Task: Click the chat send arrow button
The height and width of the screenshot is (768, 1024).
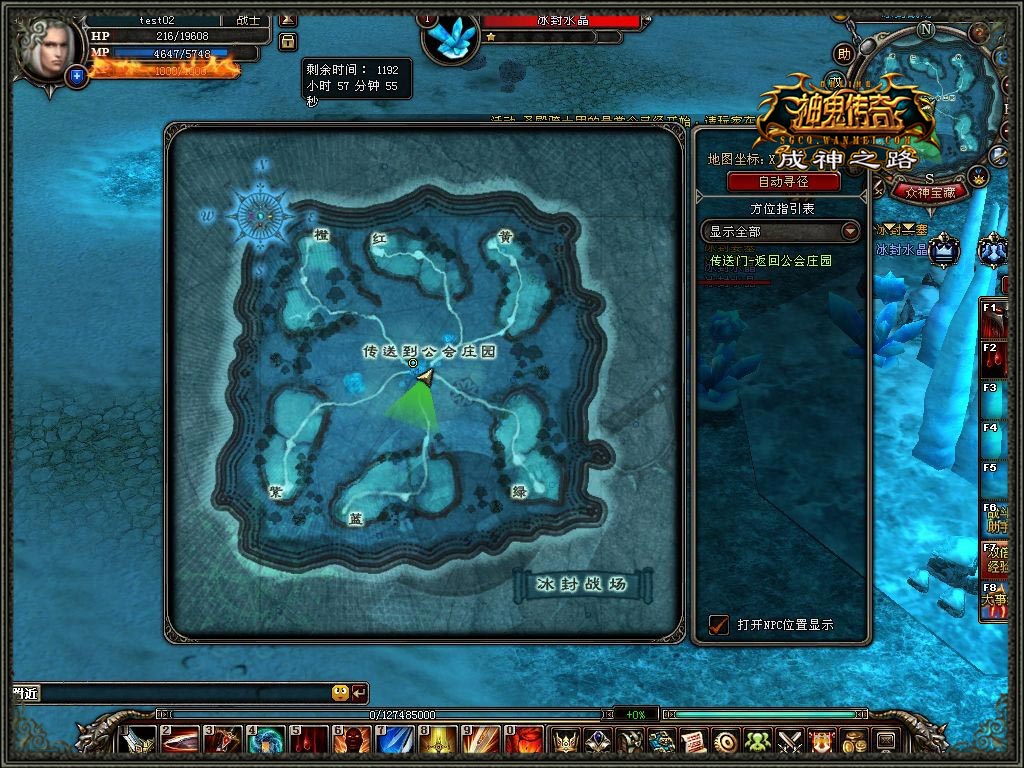Action: tap(359, 693)
